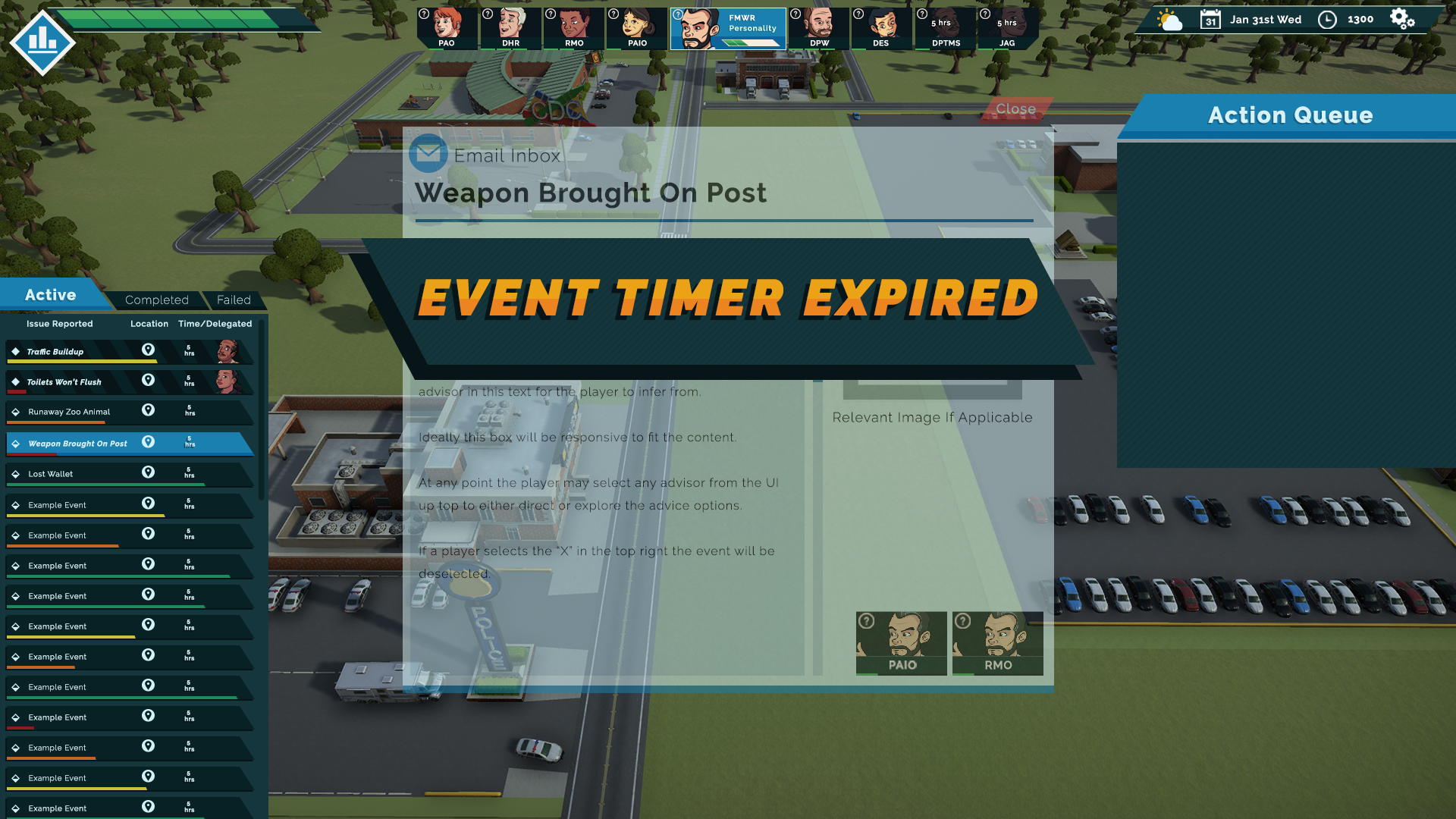Click the location pin for Weapon Brought On Post
The width and height of the screenshot is (1456, 819).
[148, 441]
